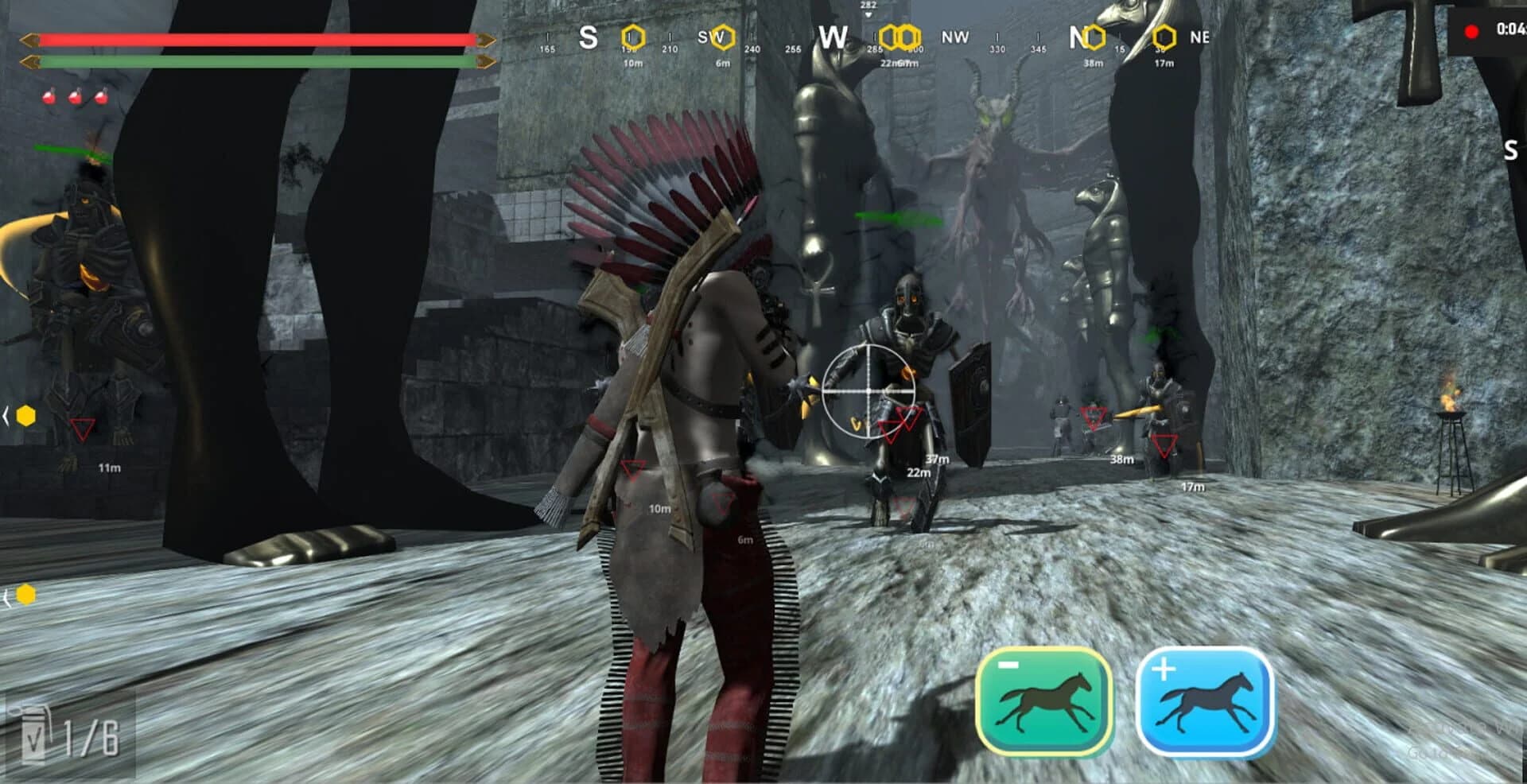The image size is (1527, 784).
Task: Click the S marker on the right edge
Action: coord(1510,150)
